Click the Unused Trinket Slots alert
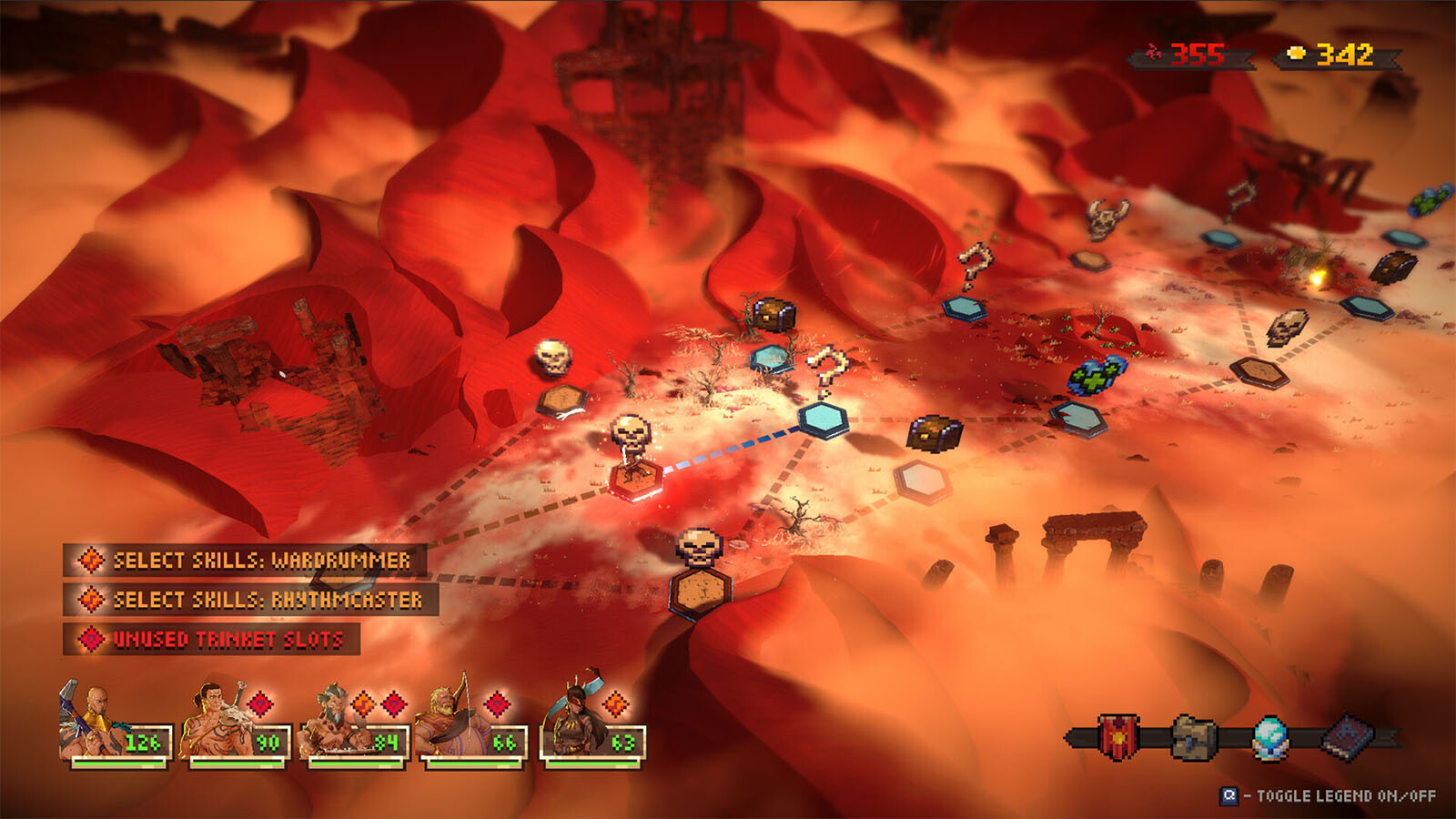 click(x=212, y=639)
